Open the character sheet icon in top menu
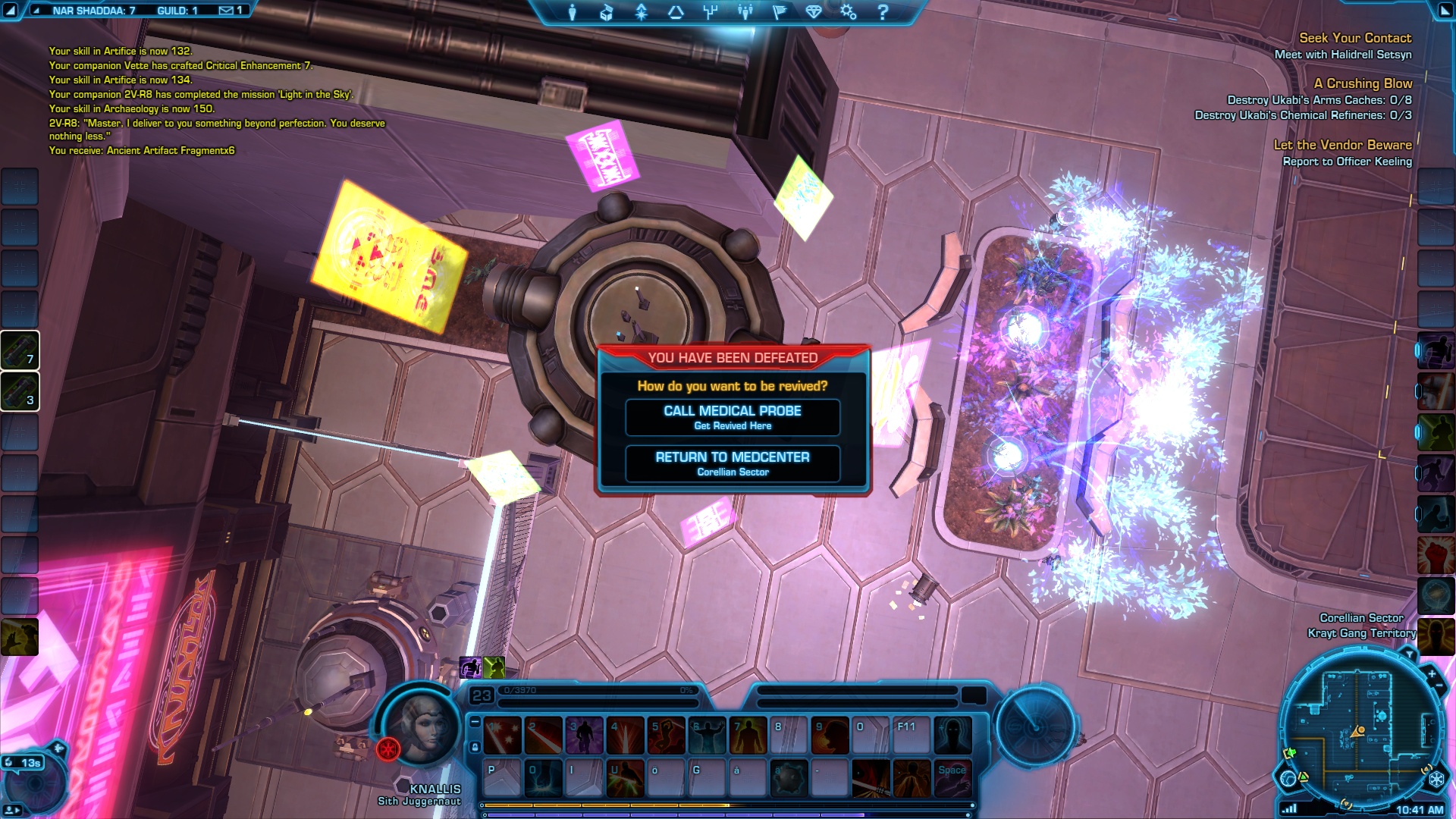This screenshot has width=1456, height=819. (573, 12)
